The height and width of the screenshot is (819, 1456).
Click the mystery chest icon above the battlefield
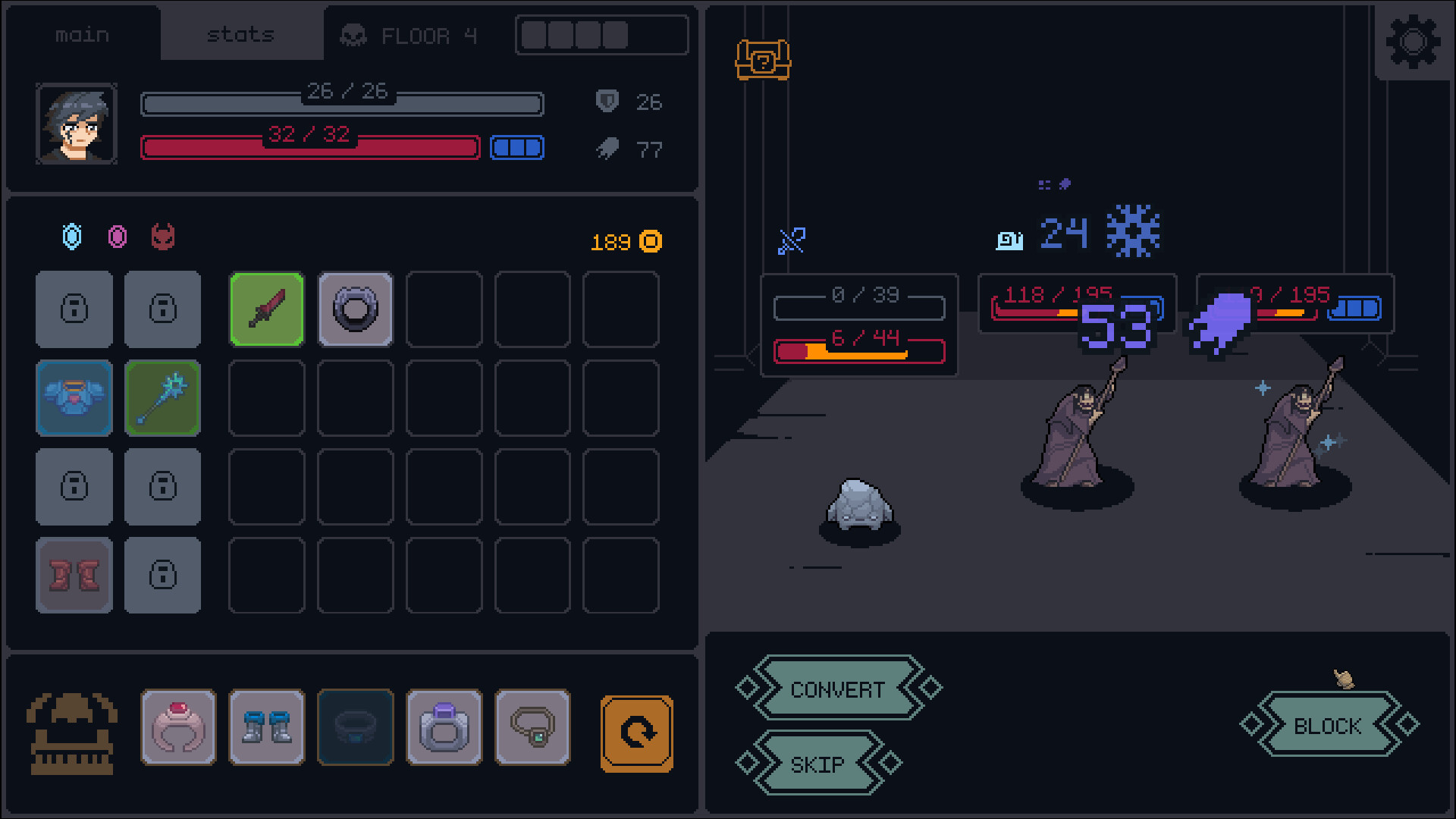click(x=762, y=62)
